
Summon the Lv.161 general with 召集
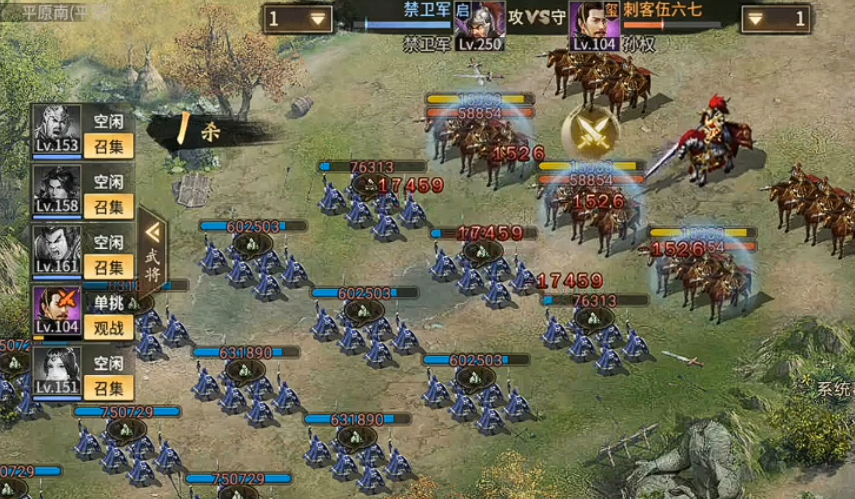[x=108, y=267]
